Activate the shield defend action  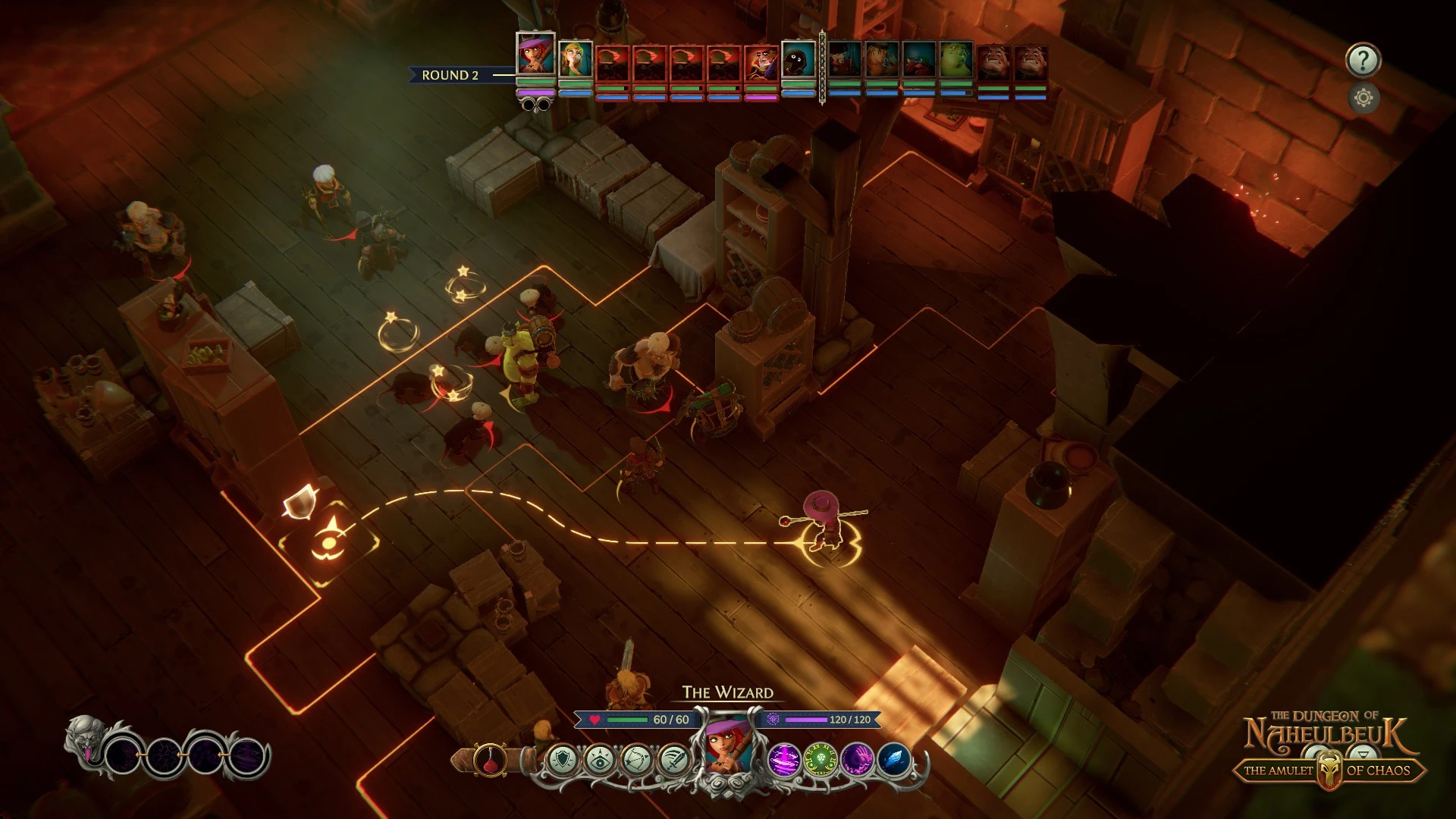click(x=562, y=760)
